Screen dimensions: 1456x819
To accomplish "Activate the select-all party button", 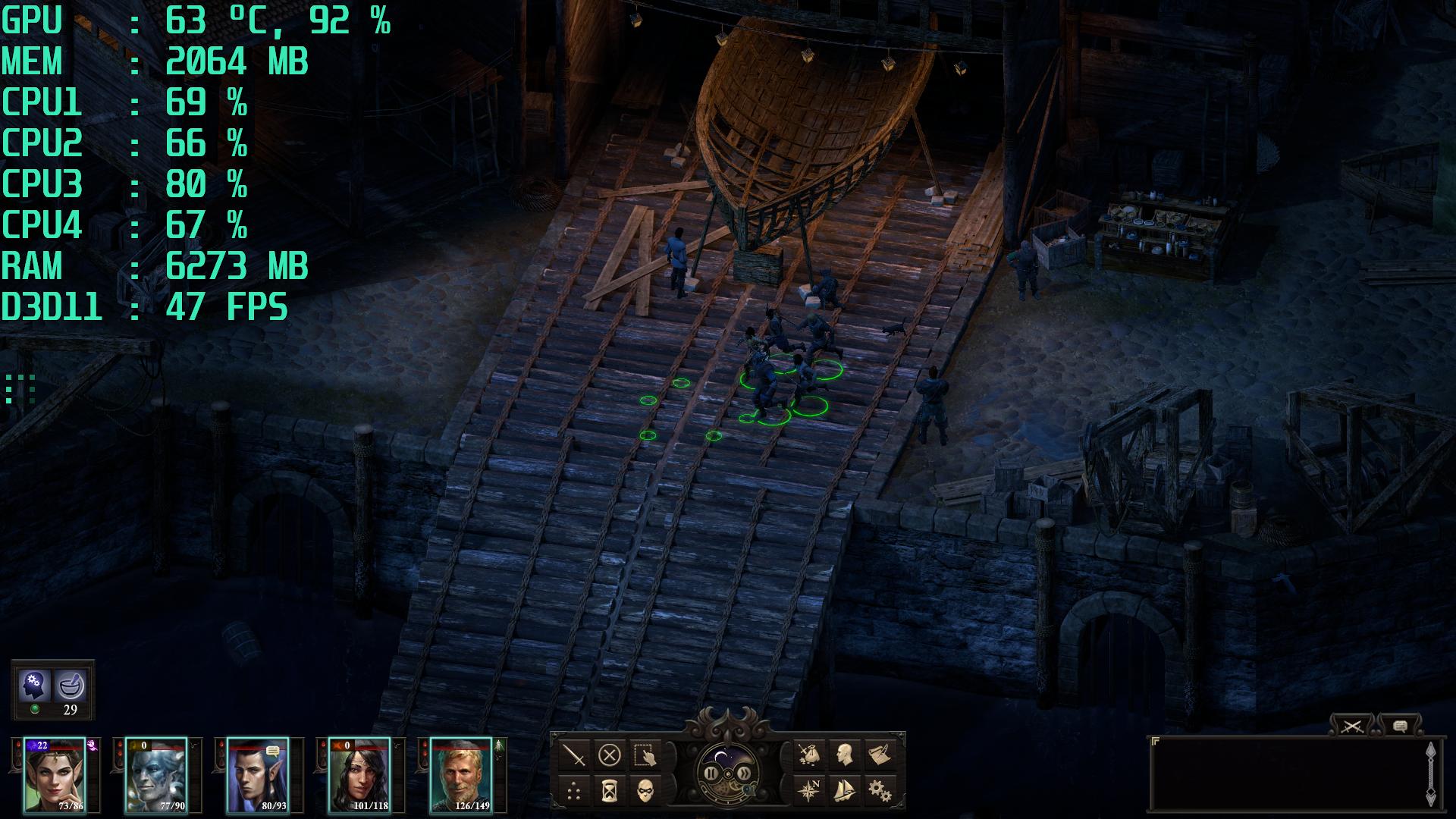I will (x=645, y=755).
